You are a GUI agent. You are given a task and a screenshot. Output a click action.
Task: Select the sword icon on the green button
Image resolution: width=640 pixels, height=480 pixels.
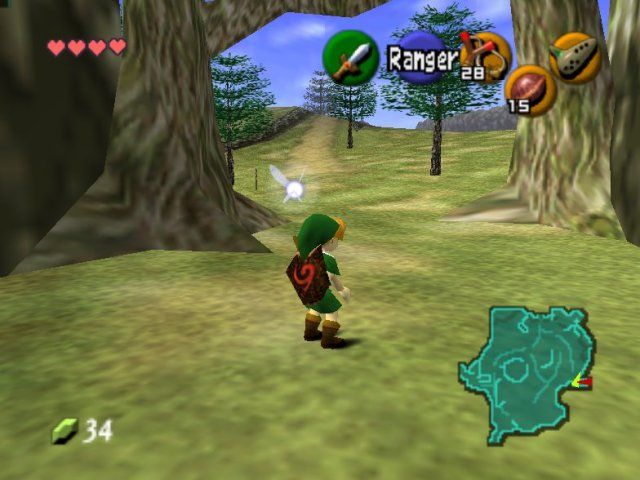[x=350, y=58]
